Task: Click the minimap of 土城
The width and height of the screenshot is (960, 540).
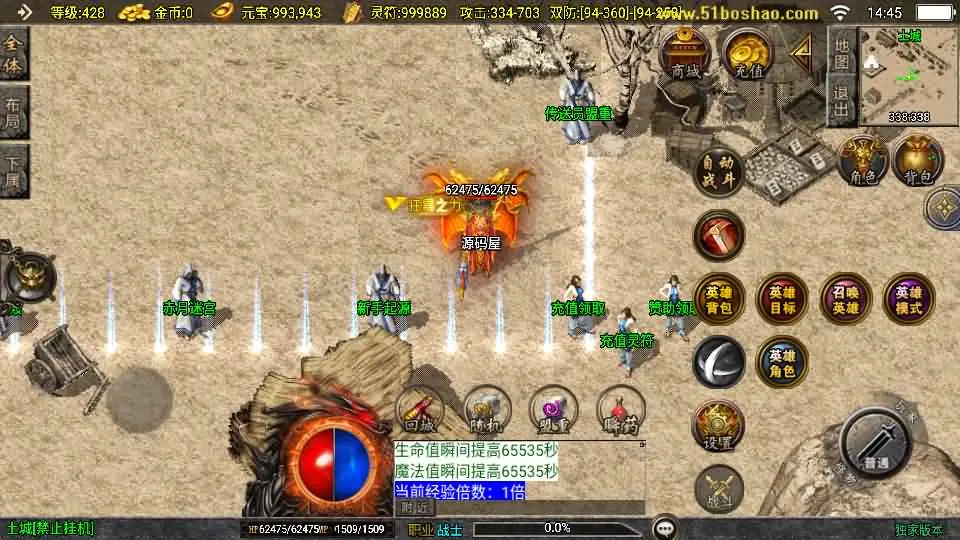Action: [x=909, y=76]
